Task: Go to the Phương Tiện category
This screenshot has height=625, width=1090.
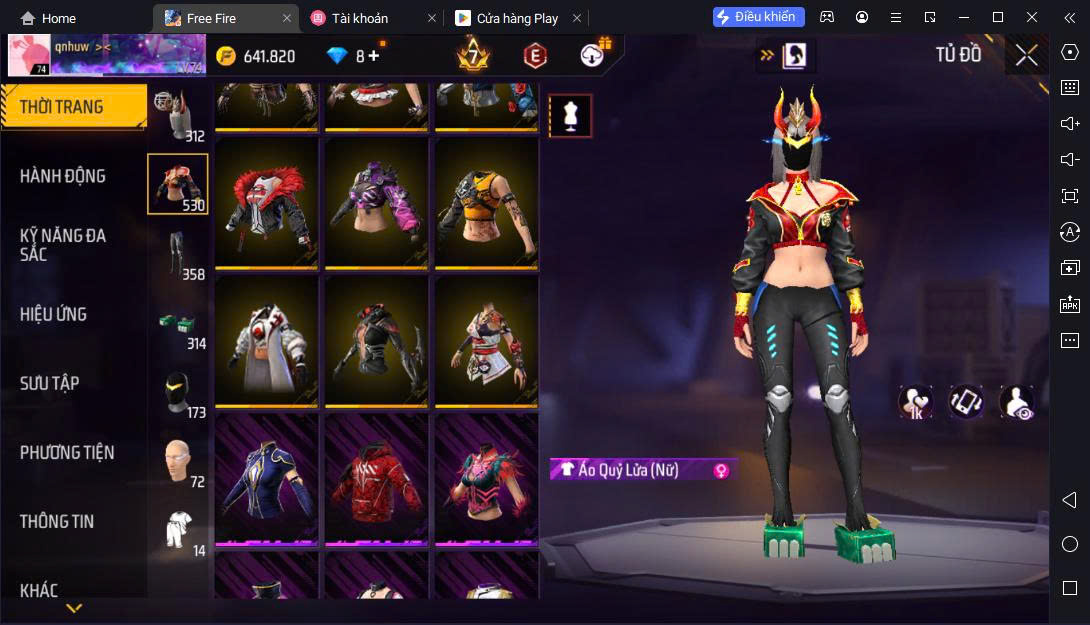Action: pos(67,452)
